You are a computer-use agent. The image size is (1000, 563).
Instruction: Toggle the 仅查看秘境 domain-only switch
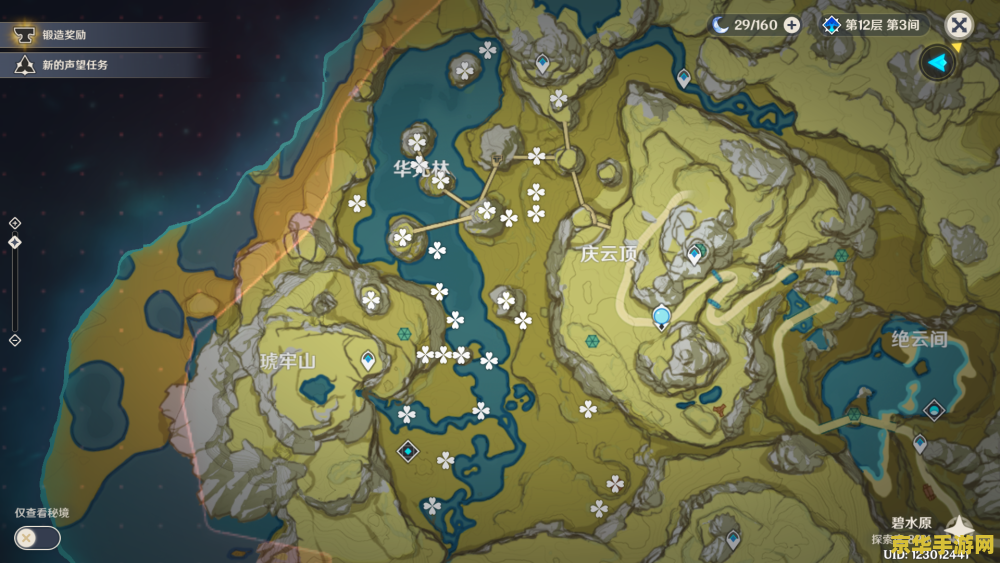tap(37, 538)
